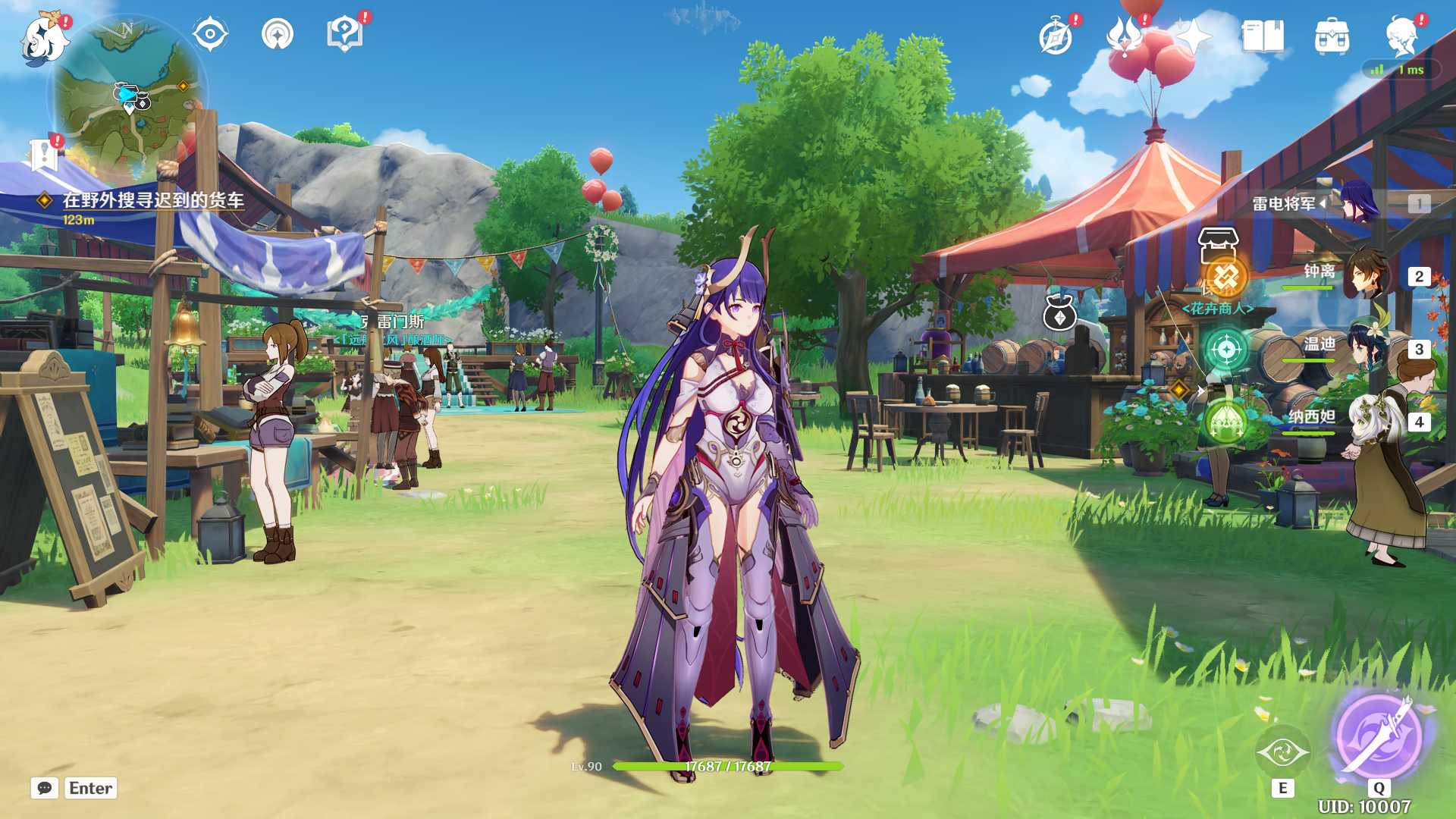Open the signal-ring icon with the figure
The width and height of the screenshot is (1456, 819).
pos(277,35)
